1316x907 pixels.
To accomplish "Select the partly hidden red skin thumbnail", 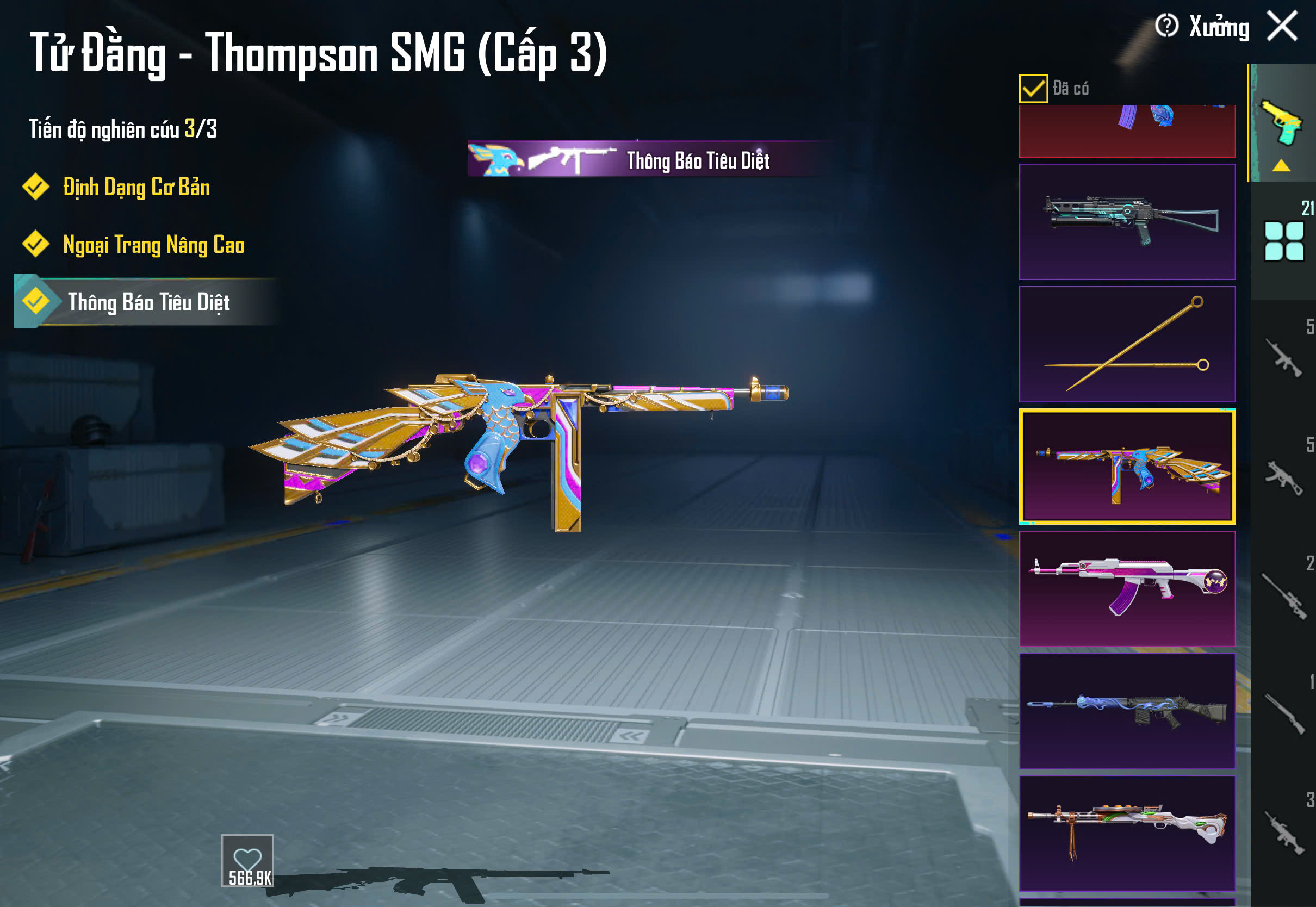I will 1127,132.
